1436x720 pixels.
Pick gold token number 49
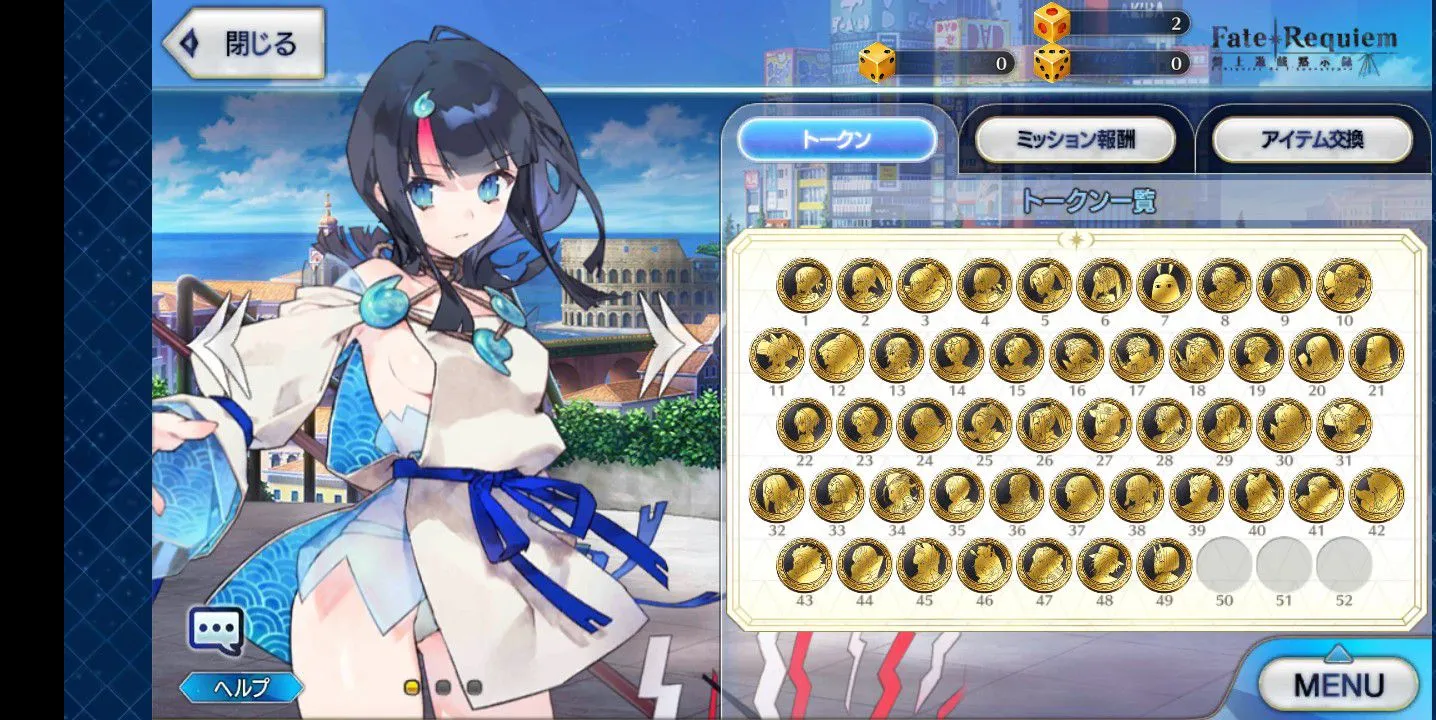click(x=1164, y=565)
